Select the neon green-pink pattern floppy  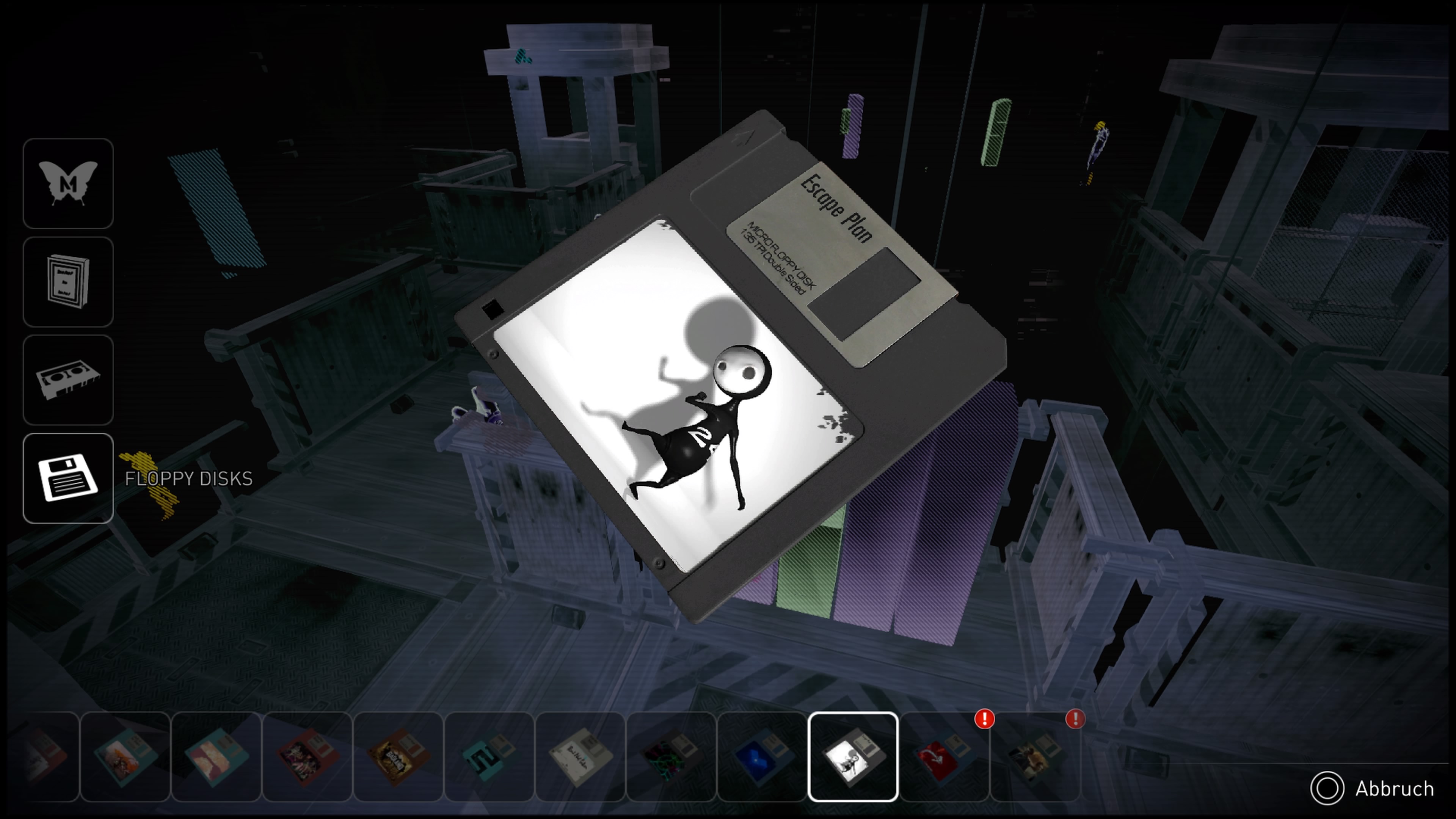tap(671, 757)
